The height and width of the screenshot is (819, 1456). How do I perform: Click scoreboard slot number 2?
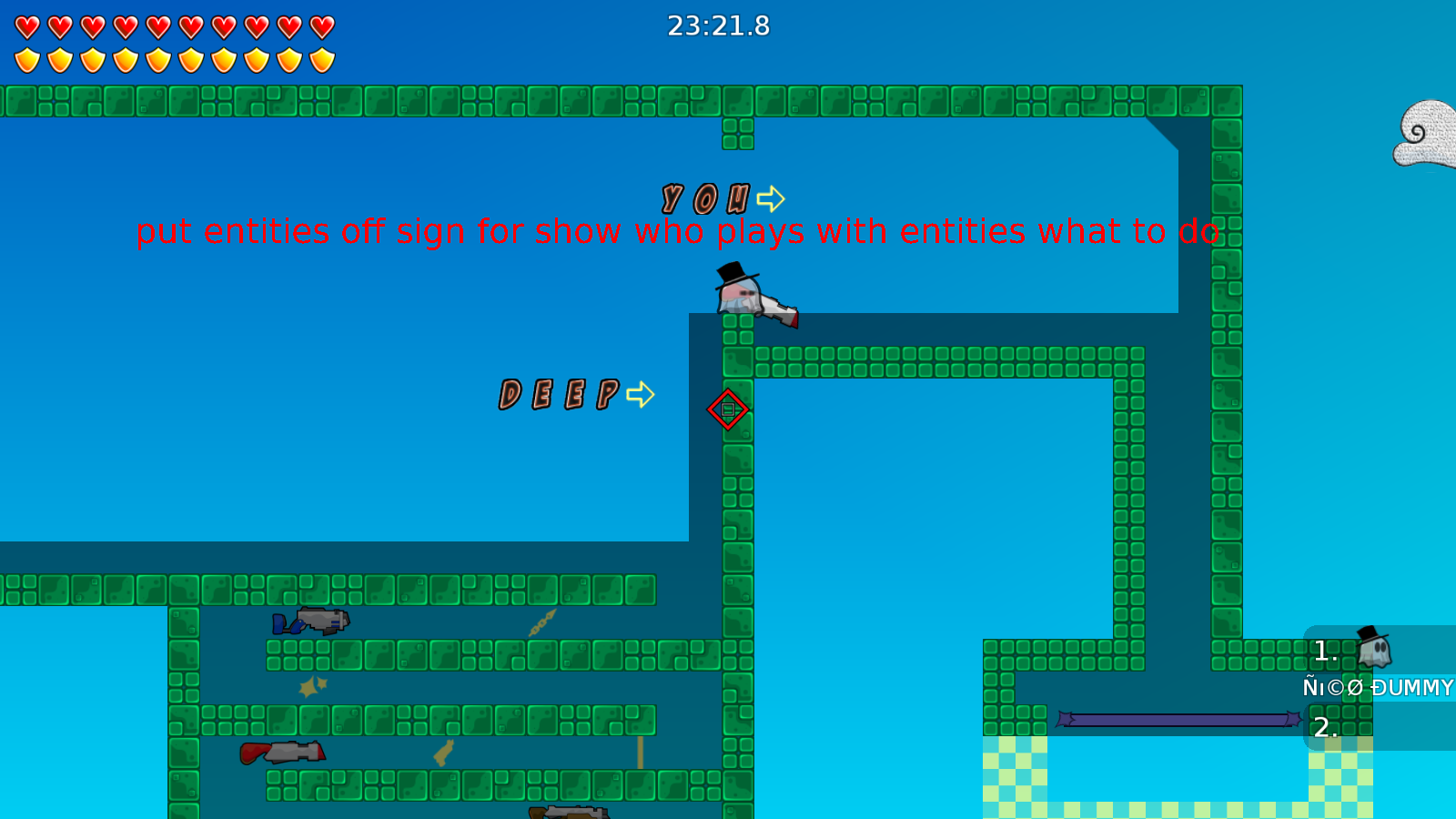click(x=1324, y=726)
